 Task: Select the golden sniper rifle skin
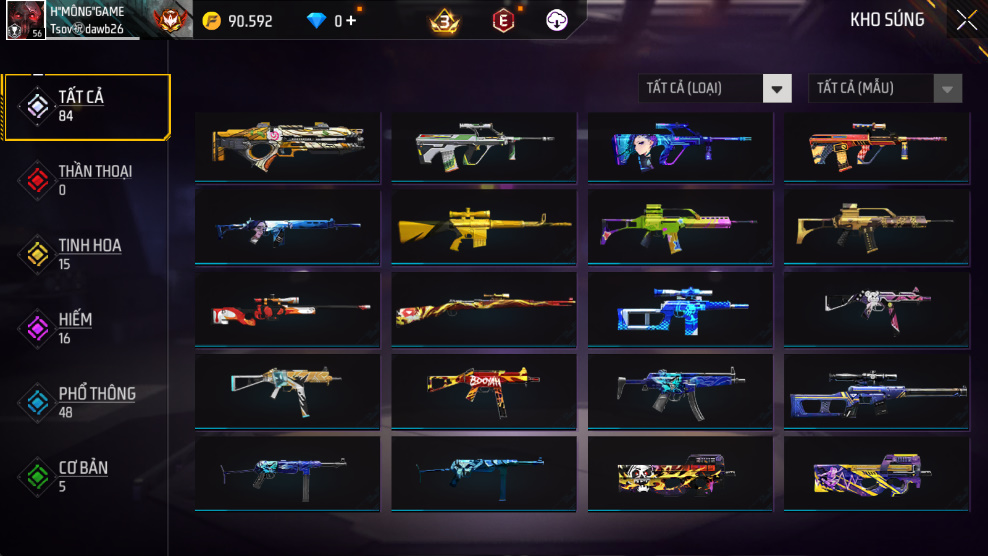pos(483,227)
